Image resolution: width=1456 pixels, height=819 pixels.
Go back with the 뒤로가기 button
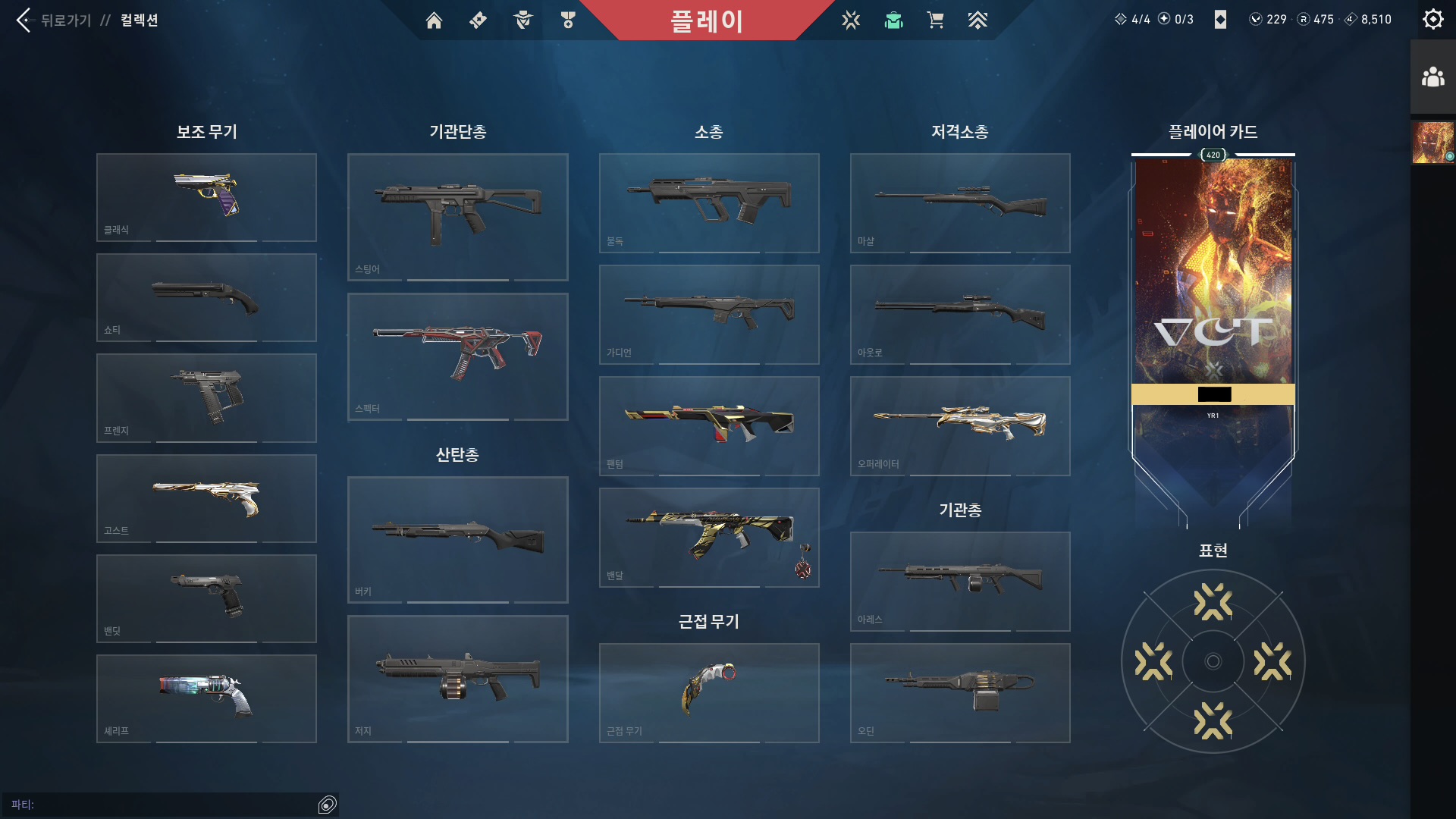(53, 20)
